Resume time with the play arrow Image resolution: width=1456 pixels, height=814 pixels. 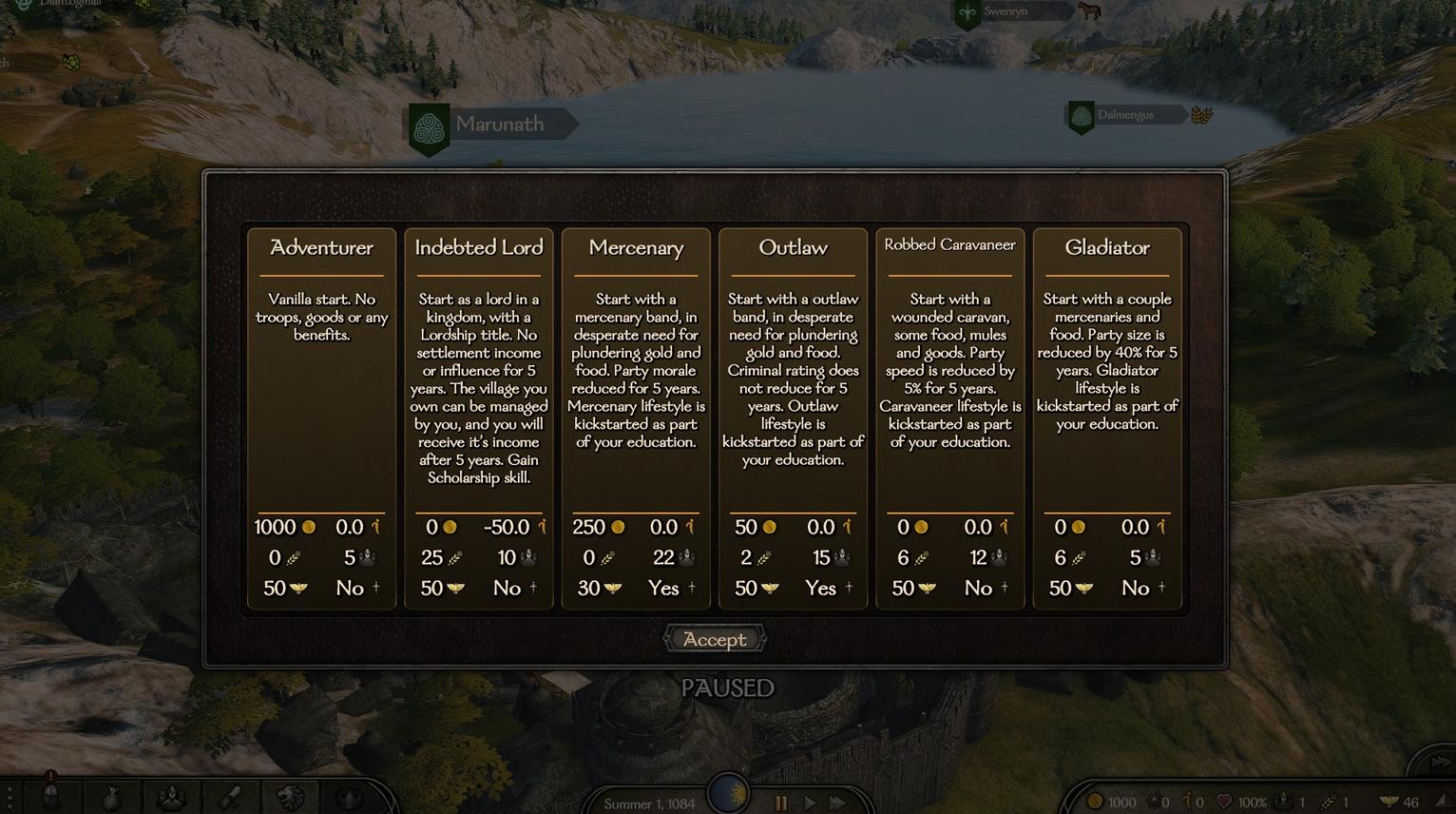(810, 804)
